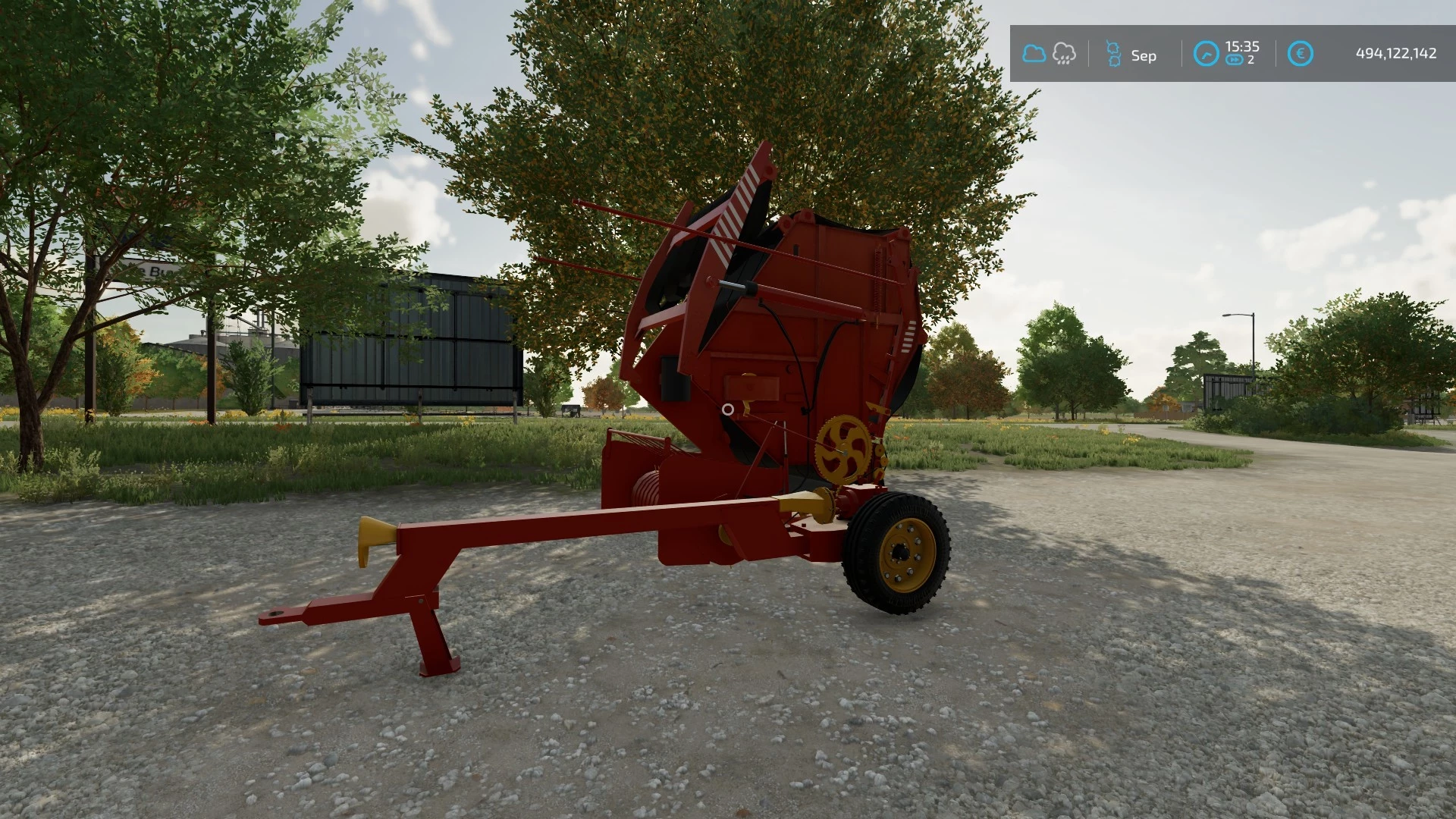Click the money balance 494,122,142
The height and width of the screenshot is (819, 1456).
1395,53
